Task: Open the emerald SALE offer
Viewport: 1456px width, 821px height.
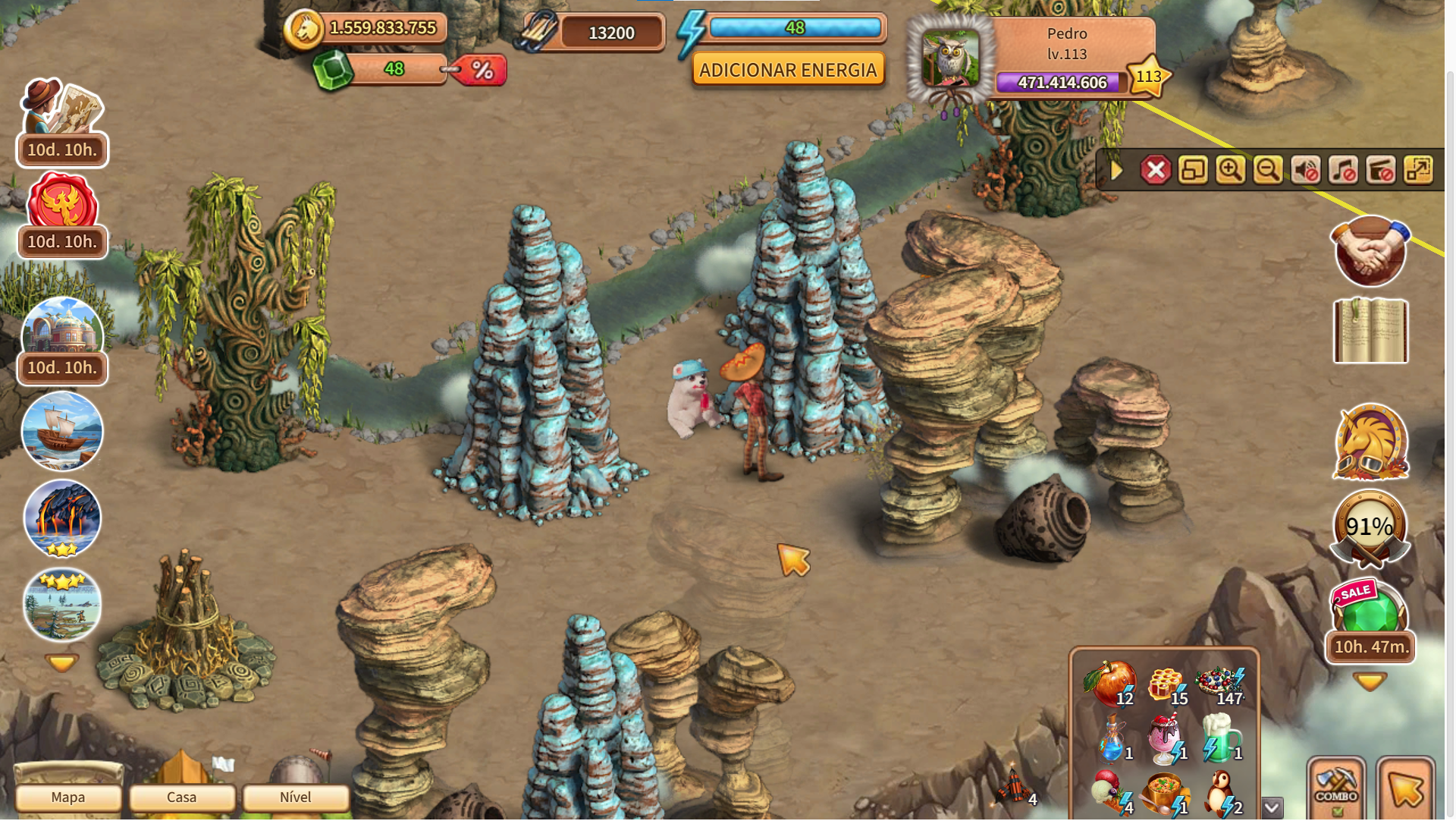Action: coord(1370,609)
